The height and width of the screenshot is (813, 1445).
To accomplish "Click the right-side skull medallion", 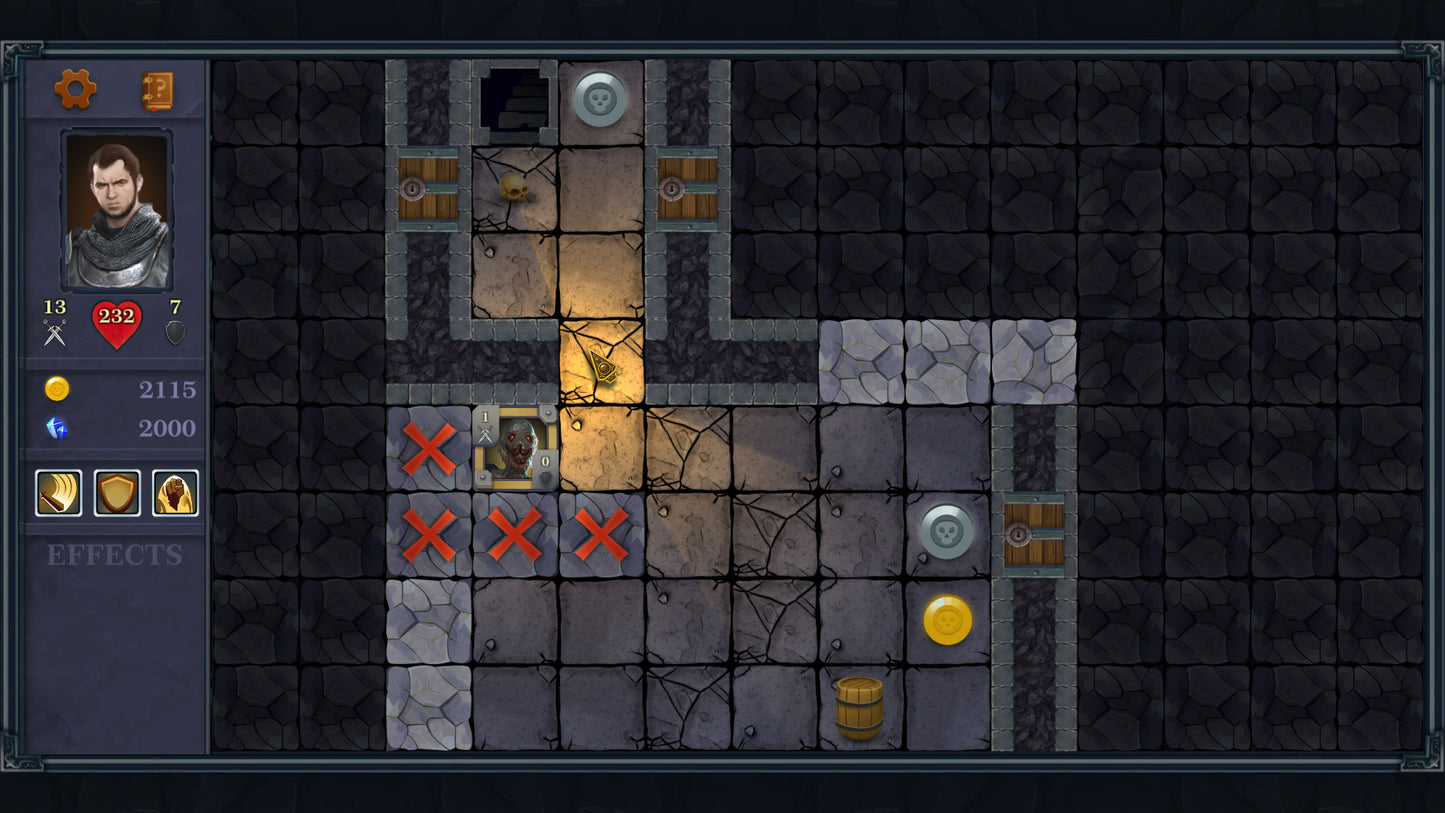I will pos(945,534).
